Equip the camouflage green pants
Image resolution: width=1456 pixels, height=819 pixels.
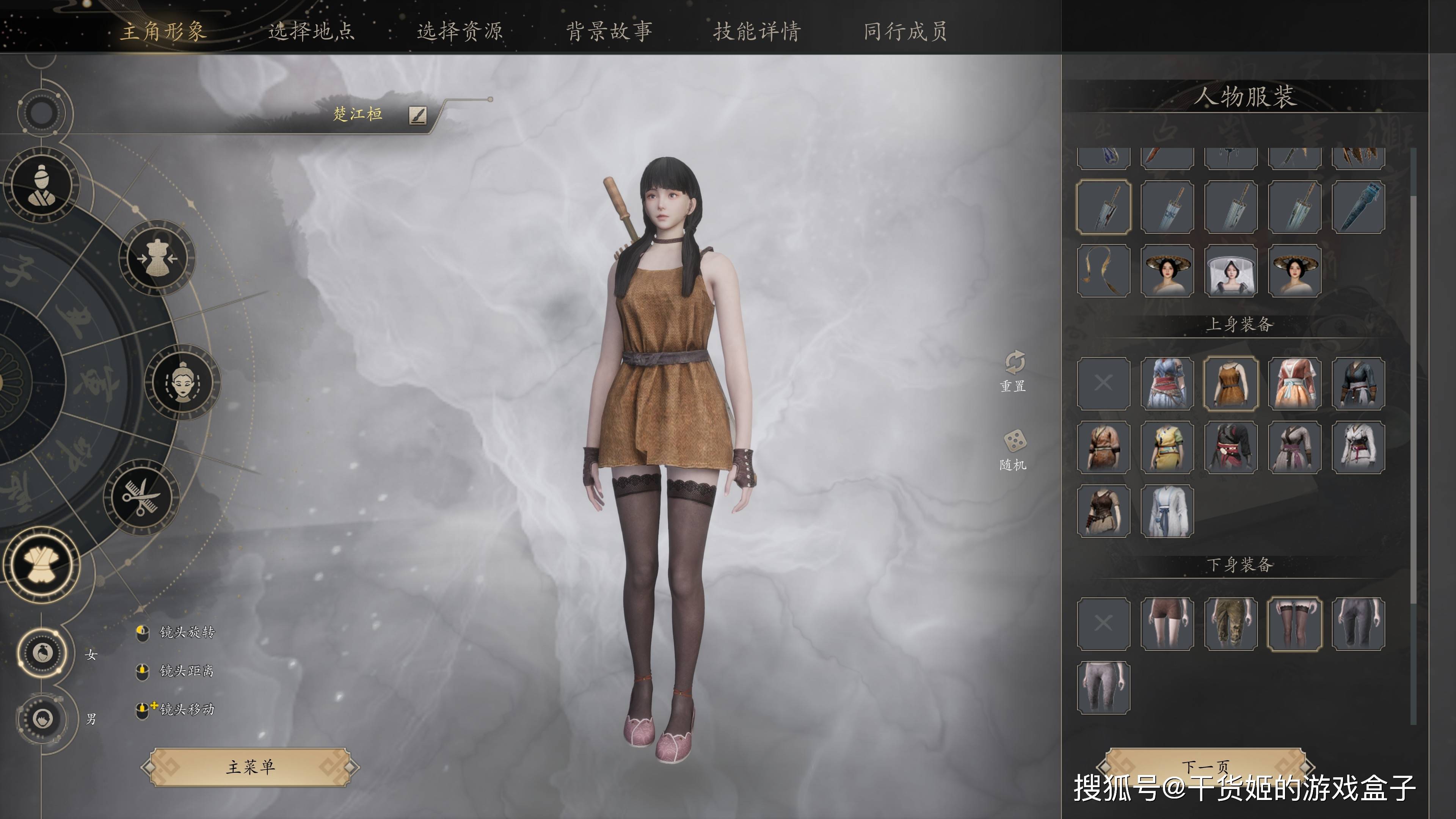(1231, 623)
